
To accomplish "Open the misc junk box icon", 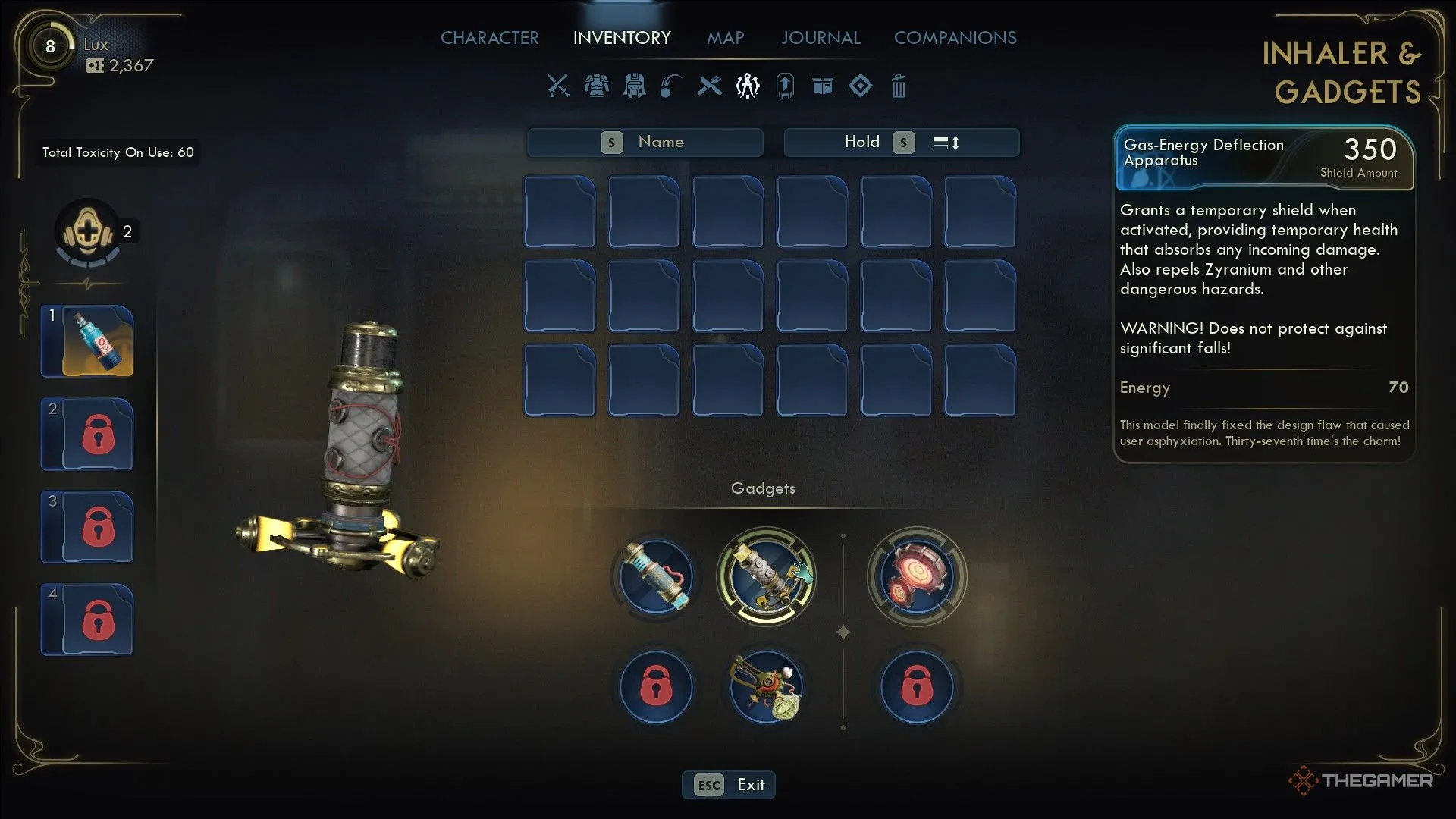I will (x=823, y=86).
